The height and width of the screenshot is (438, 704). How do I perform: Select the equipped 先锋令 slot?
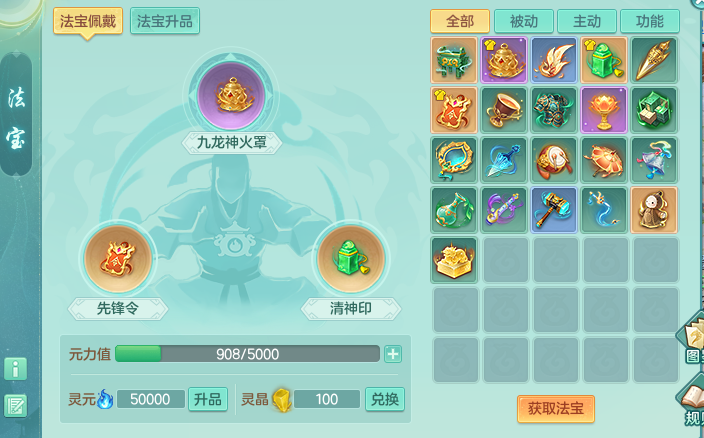118,259
